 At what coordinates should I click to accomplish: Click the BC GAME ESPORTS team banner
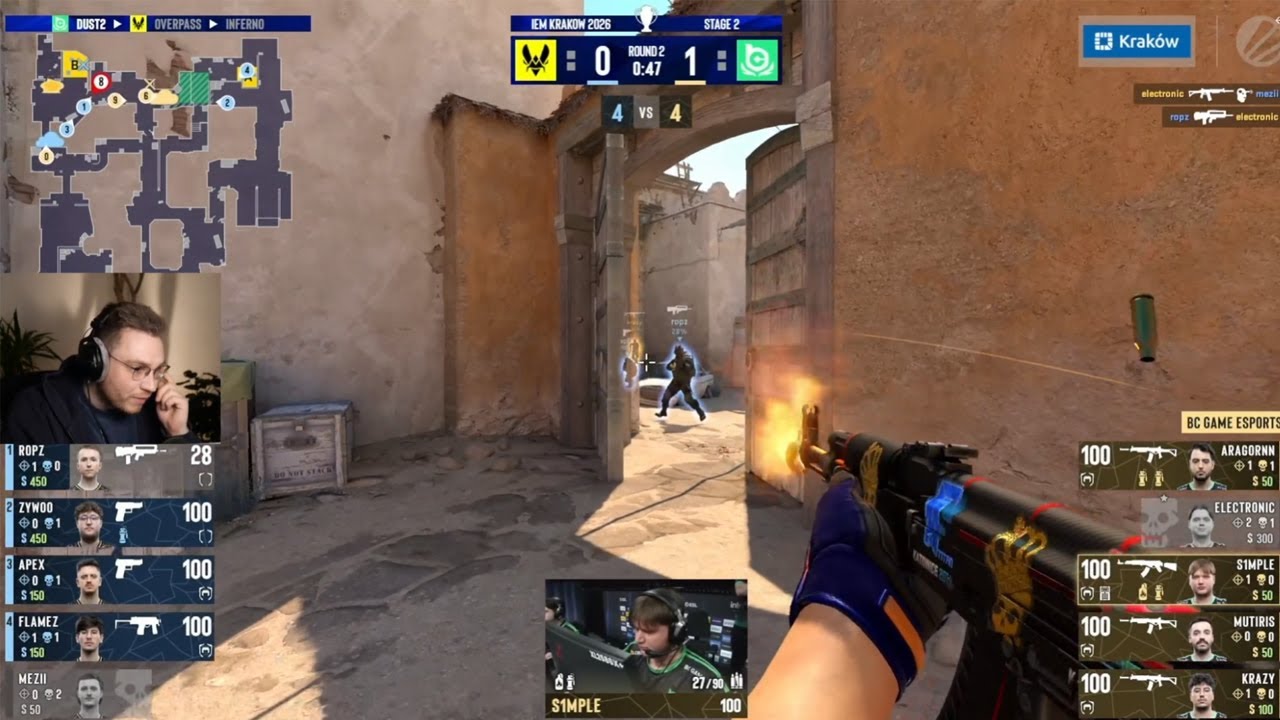[x=1230, y=423]
